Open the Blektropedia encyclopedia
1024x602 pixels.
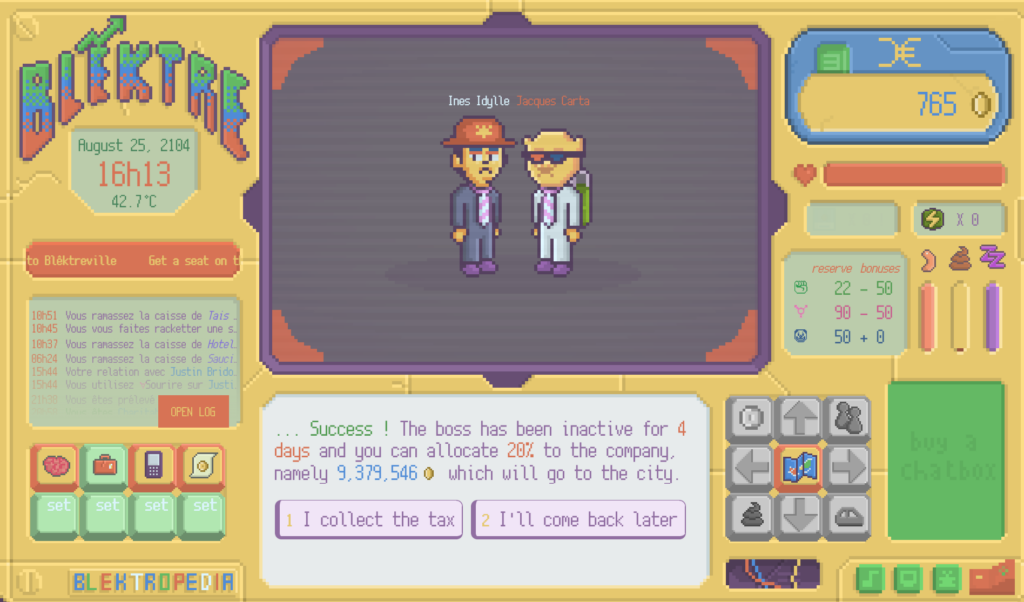point(153,581)
